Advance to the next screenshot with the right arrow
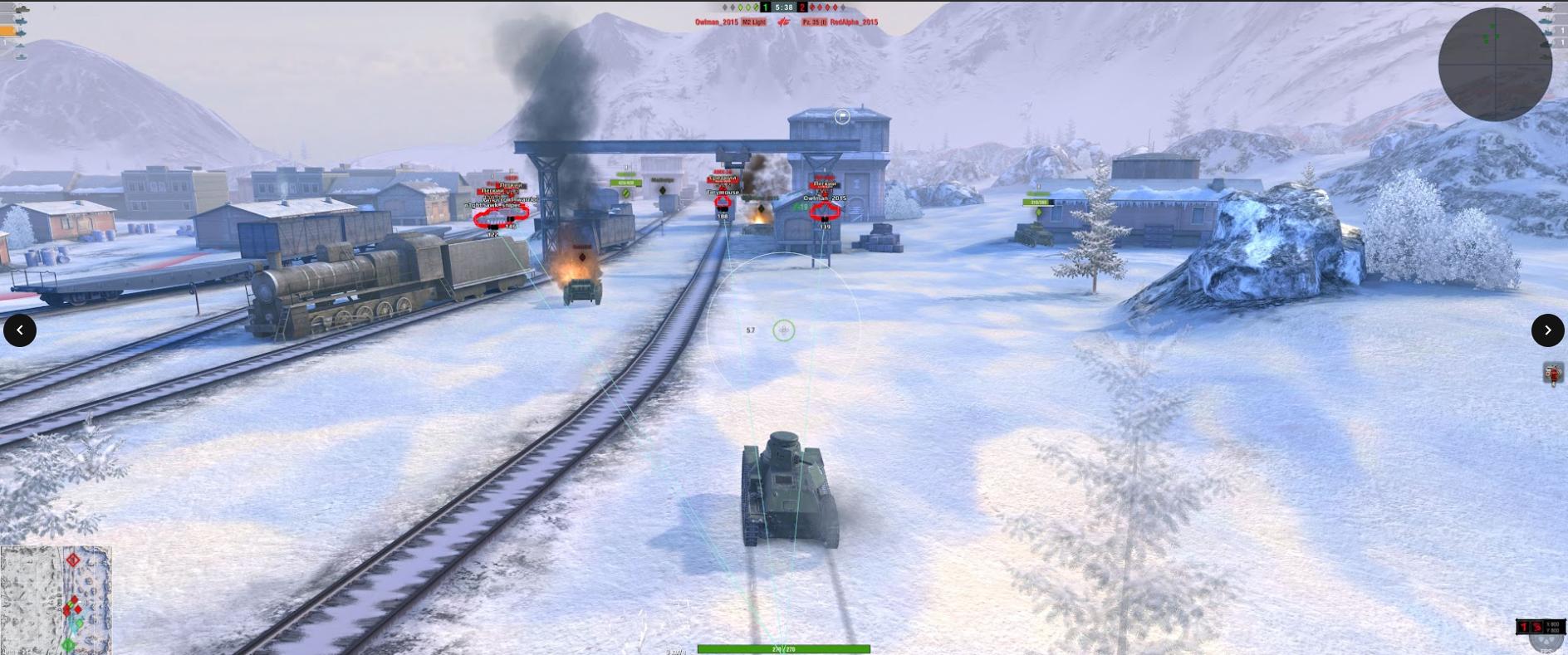 tap(1547, 330)
